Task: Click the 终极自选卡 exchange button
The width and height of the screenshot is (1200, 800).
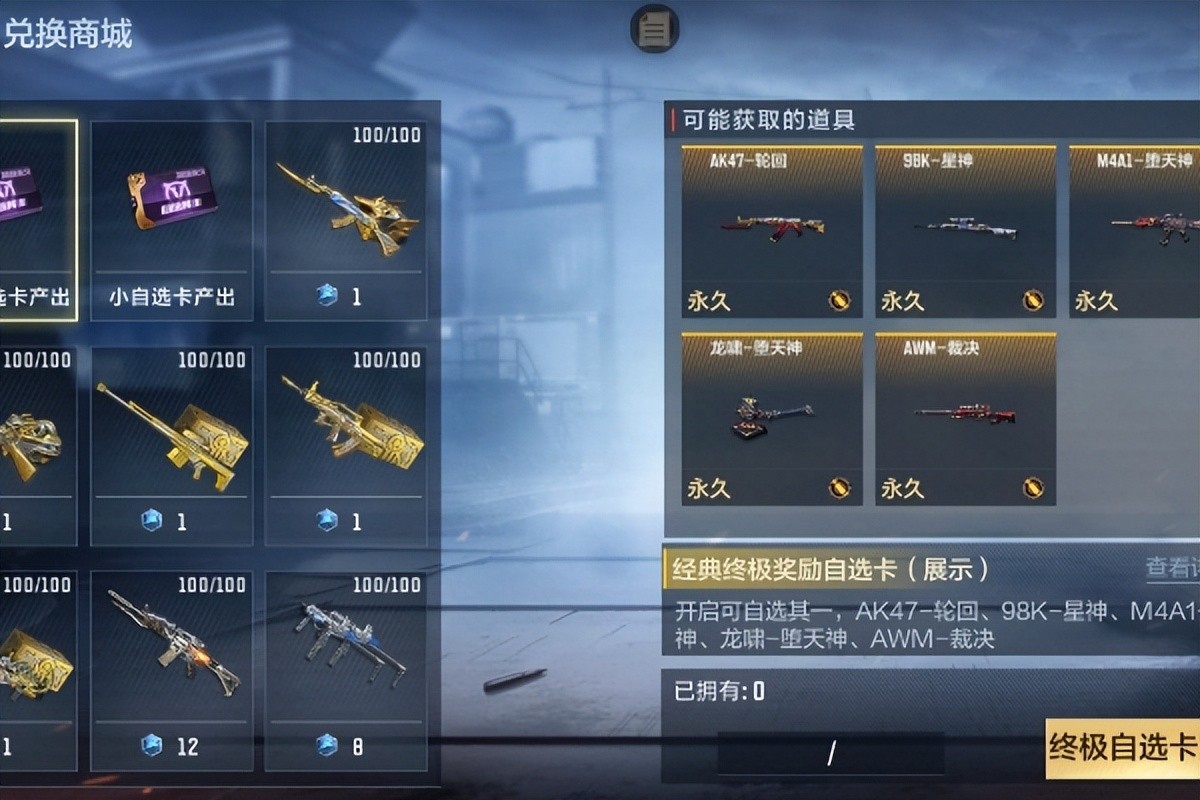Action: point(1122,748)
